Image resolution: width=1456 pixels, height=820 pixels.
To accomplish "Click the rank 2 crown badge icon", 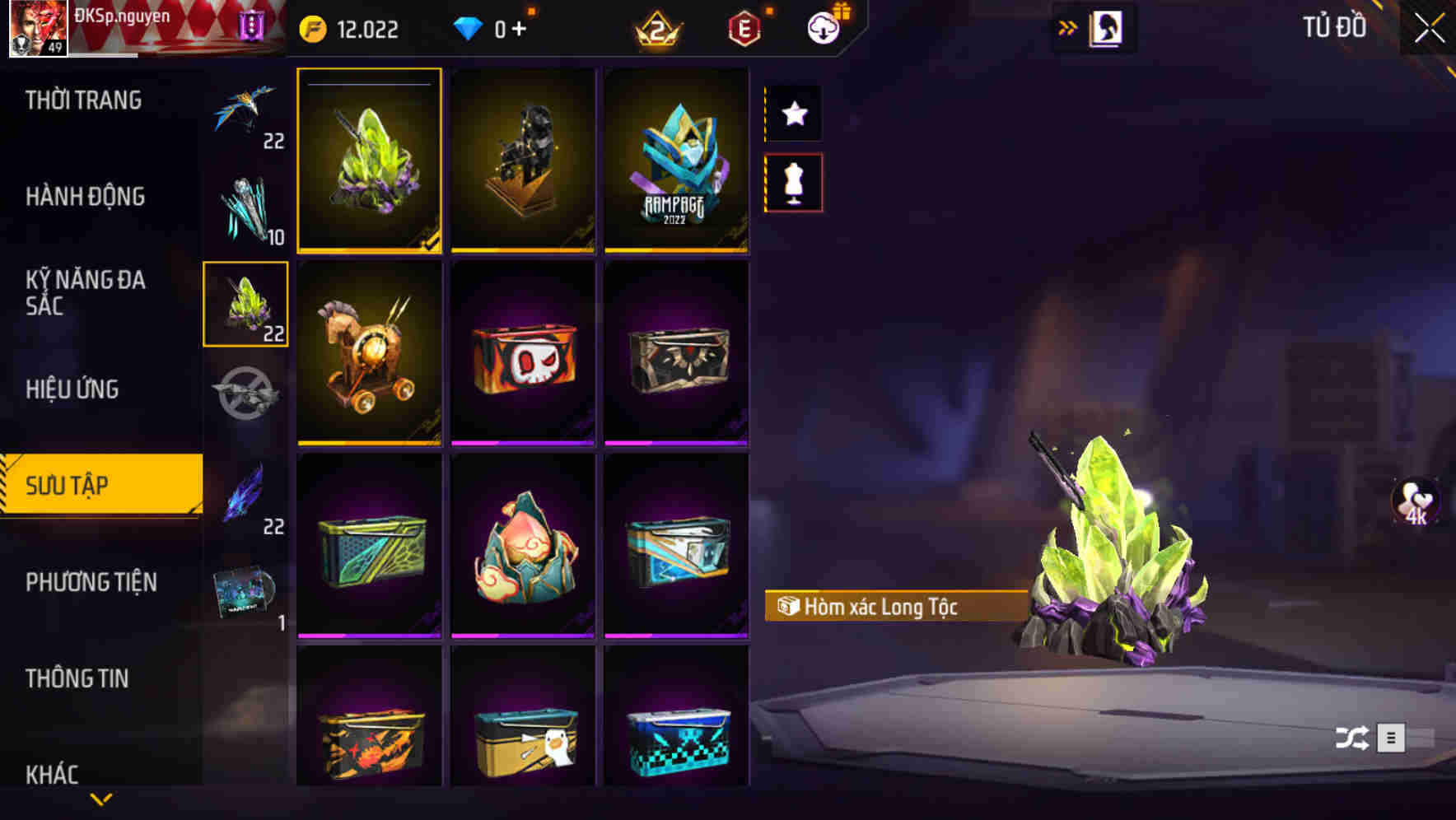I will (x=659, y=26).
